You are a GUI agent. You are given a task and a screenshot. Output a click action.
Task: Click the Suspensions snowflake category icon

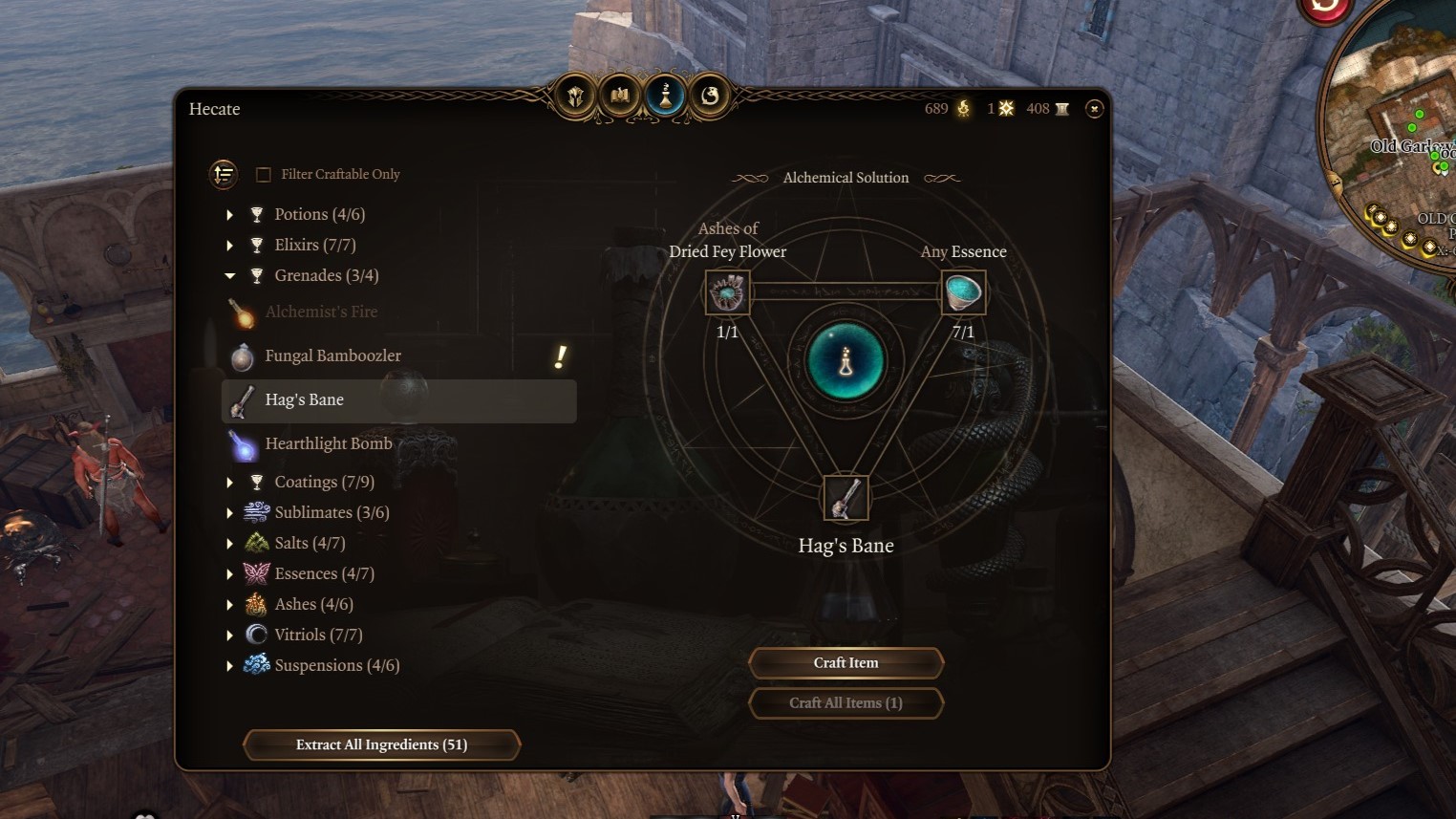pos(255,664)
